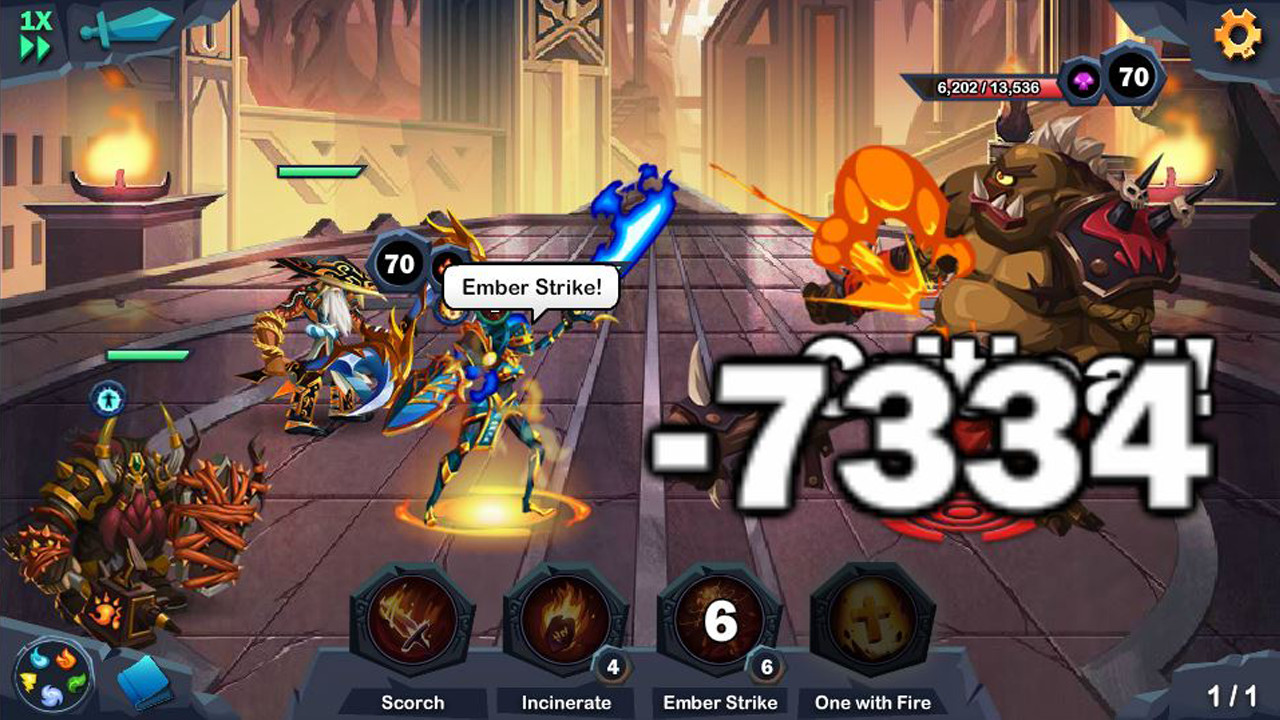The height and width of the screenshot is (720, 1280).
Task: Click the Ember Strike speech bubble
Action: tap(532, 287)
